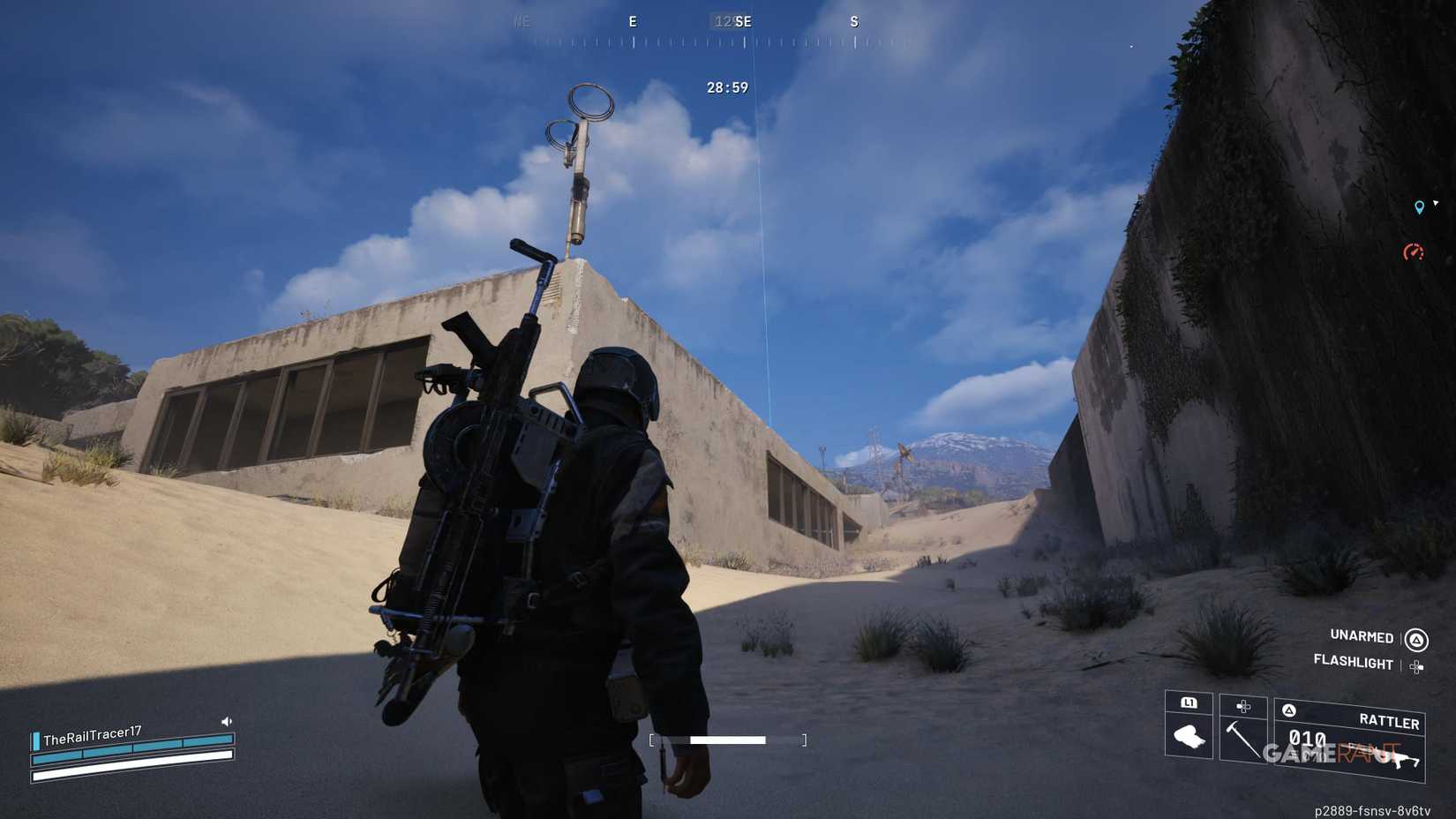Viewport: 1456px width, 819px height.
Task: Select the E heading on the compass
Action: [632, 21]
